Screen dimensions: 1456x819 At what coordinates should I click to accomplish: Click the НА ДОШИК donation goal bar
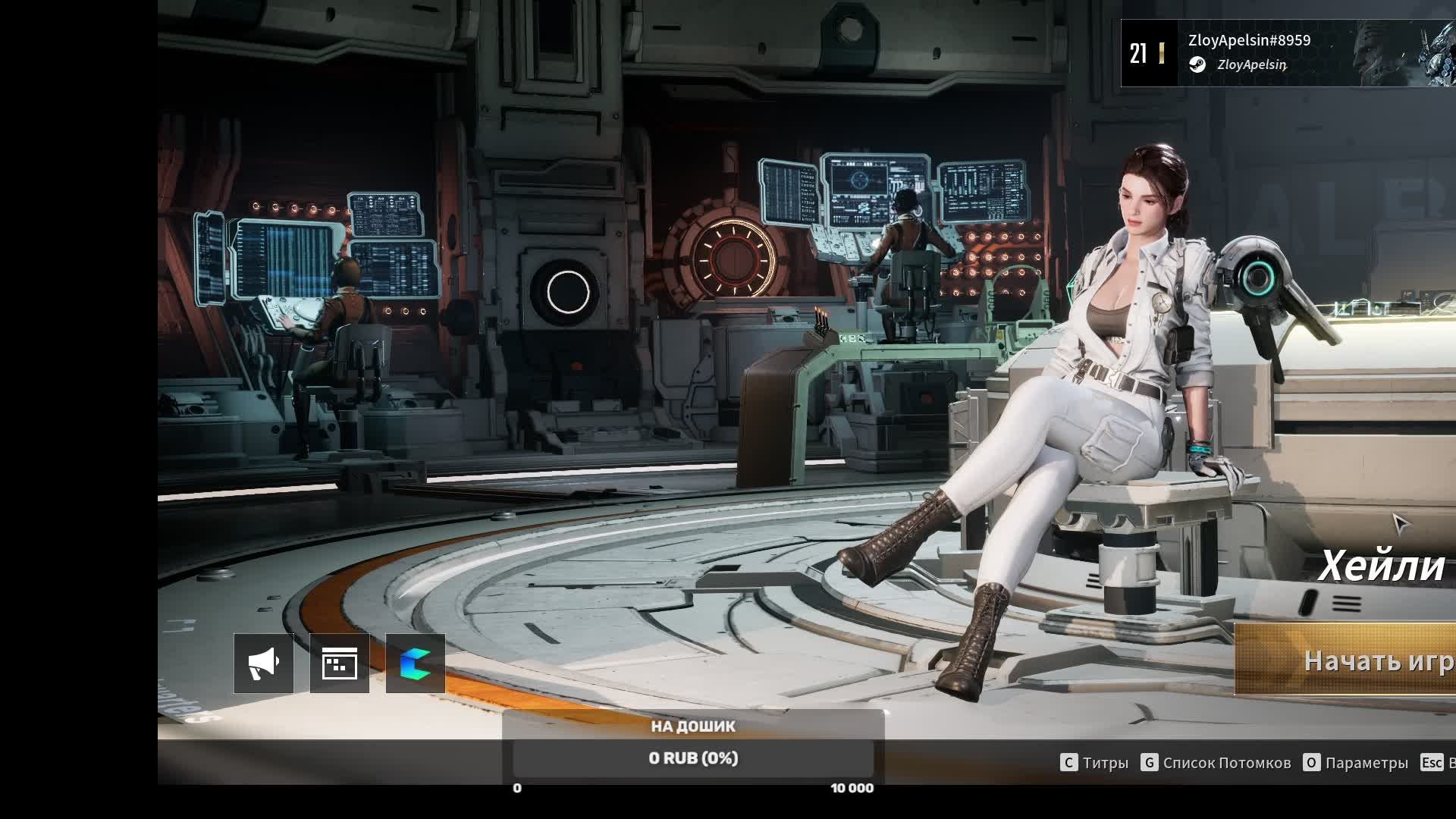(693, 758)
